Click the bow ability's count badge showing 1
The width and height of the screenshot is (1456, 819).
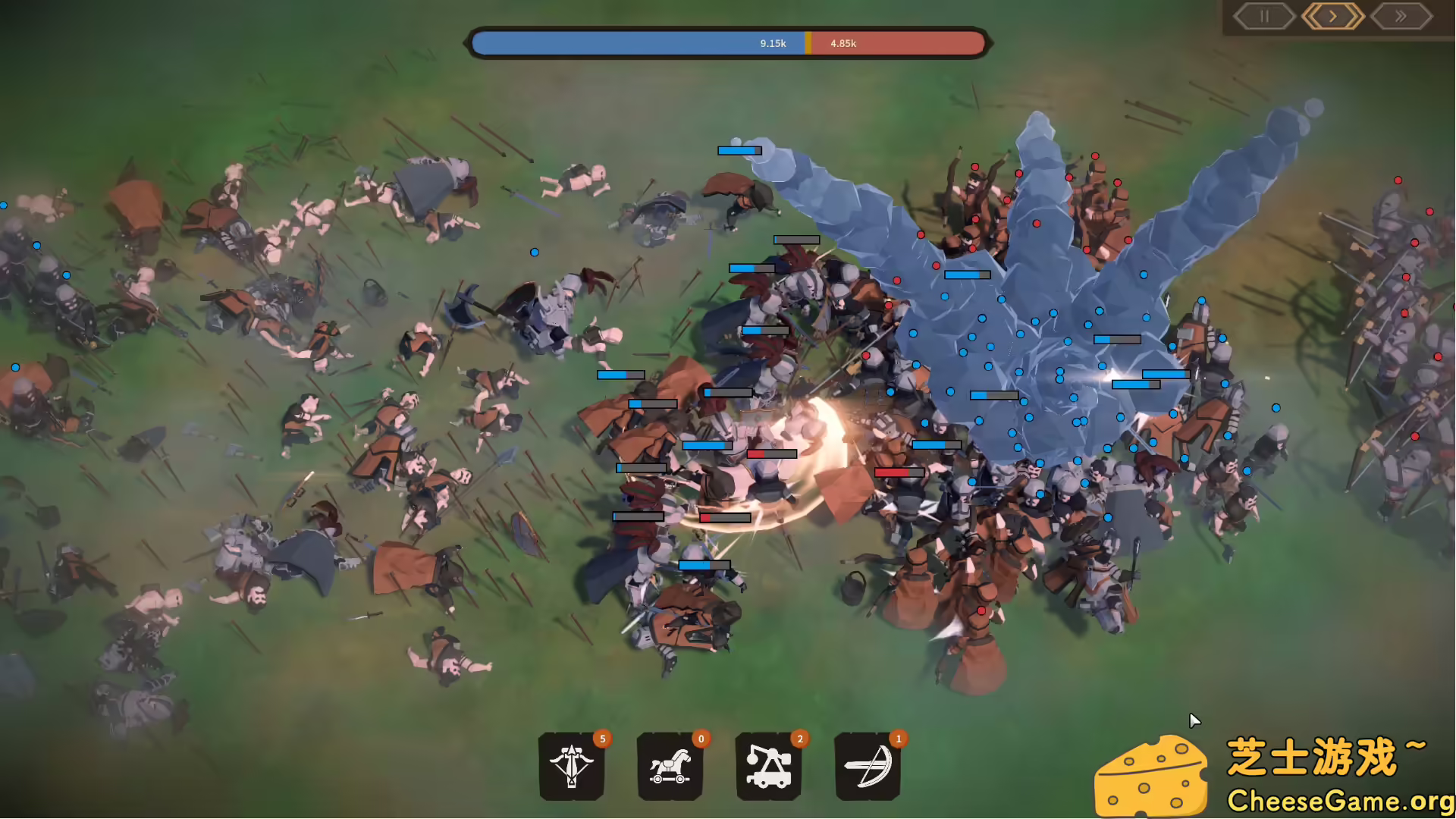click(x=898, y=739)
